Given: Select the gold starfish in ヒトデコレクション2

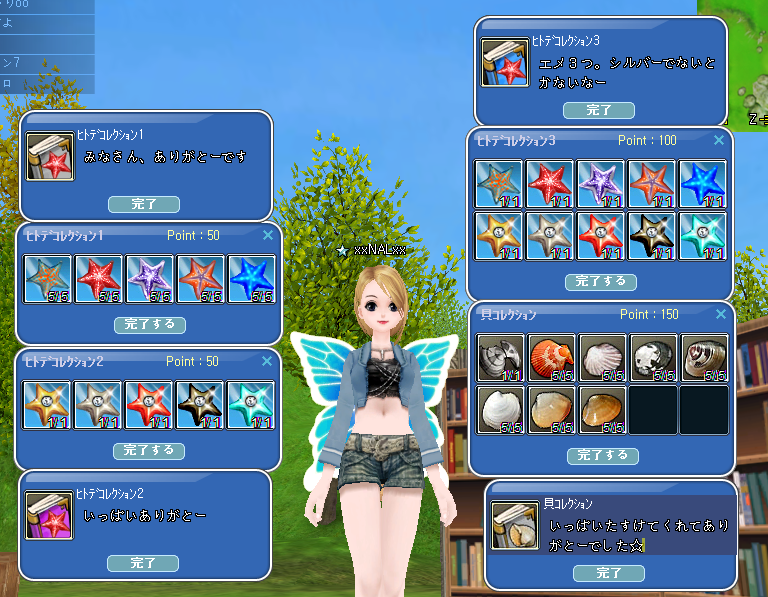Looking at the screenshot, I should pos(47,405).
